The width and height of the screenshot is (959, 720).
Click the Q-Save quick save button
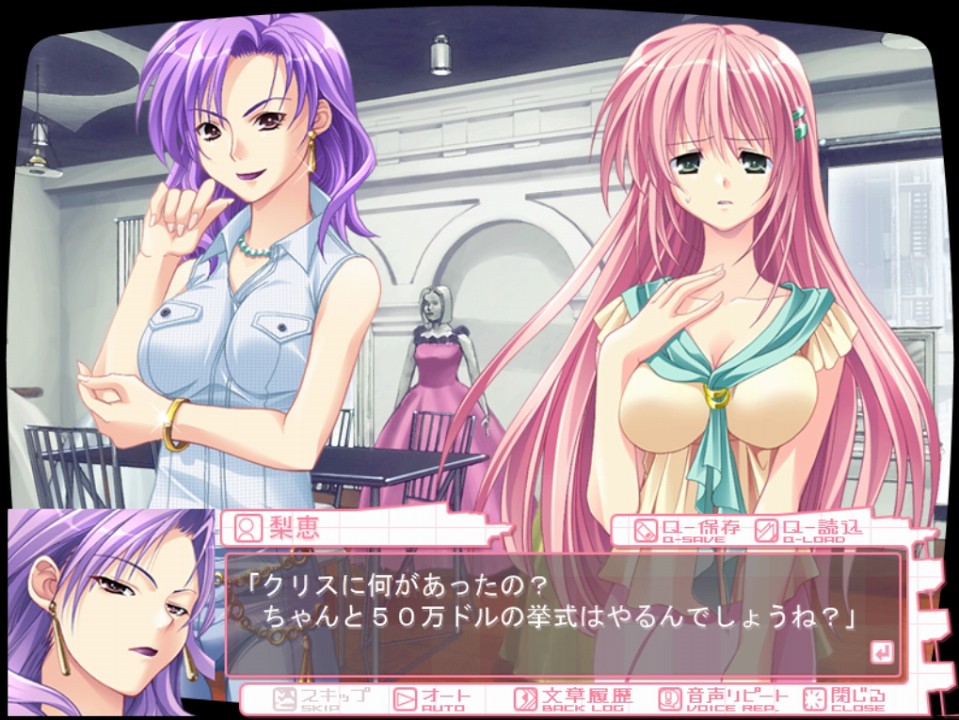tap(687, 529)
